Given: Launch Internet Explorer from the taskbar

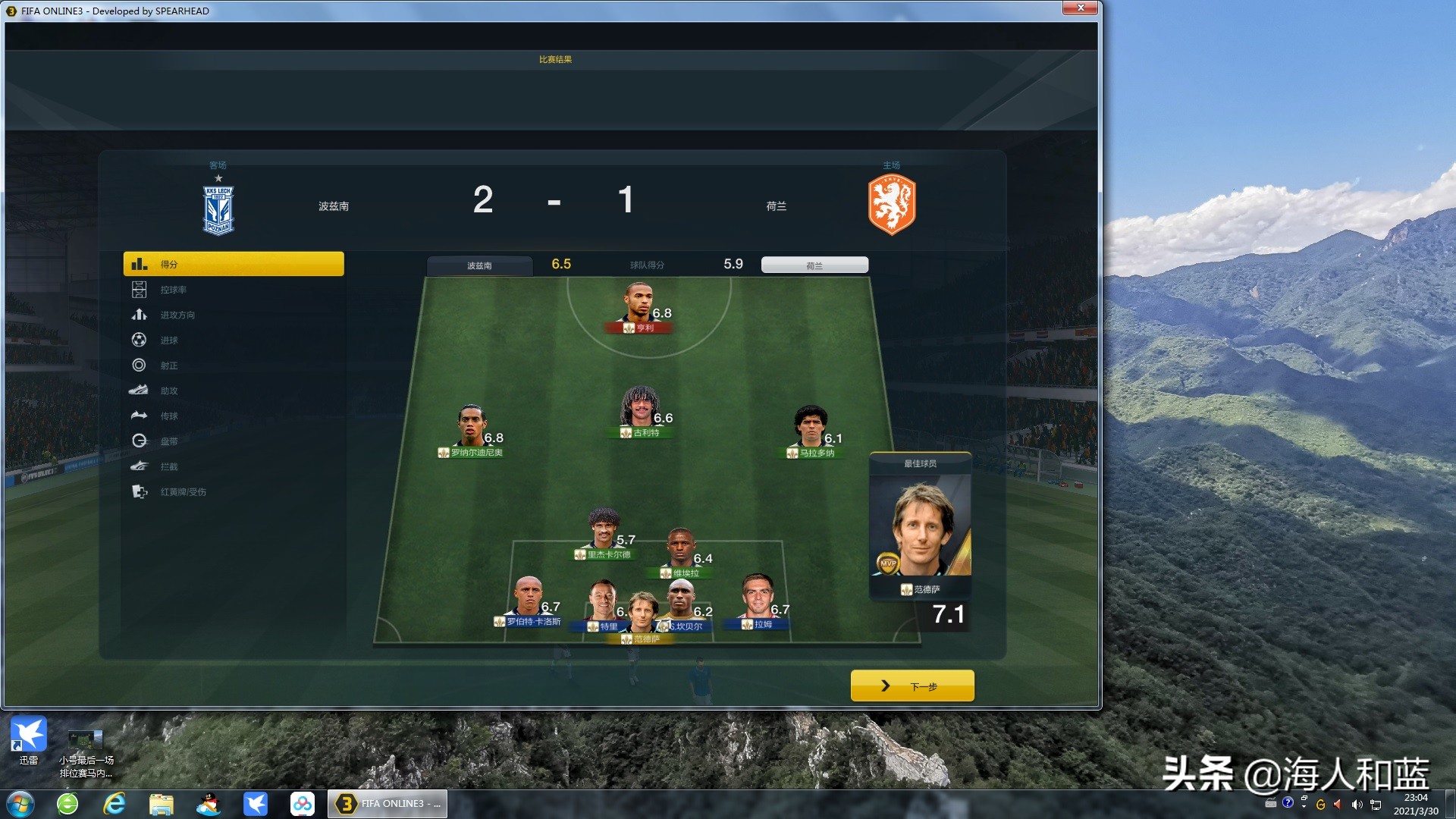Looking at the screenshot, I should pyautogui.click(x=115, y=803).
